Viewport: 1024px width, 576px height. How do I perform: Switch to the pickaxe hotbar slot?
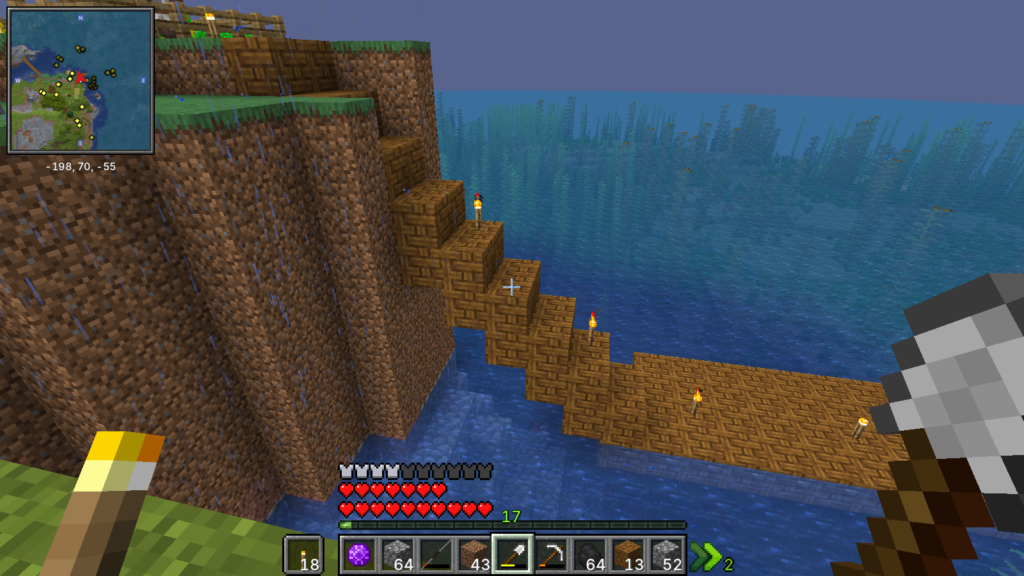click(551, 554)
